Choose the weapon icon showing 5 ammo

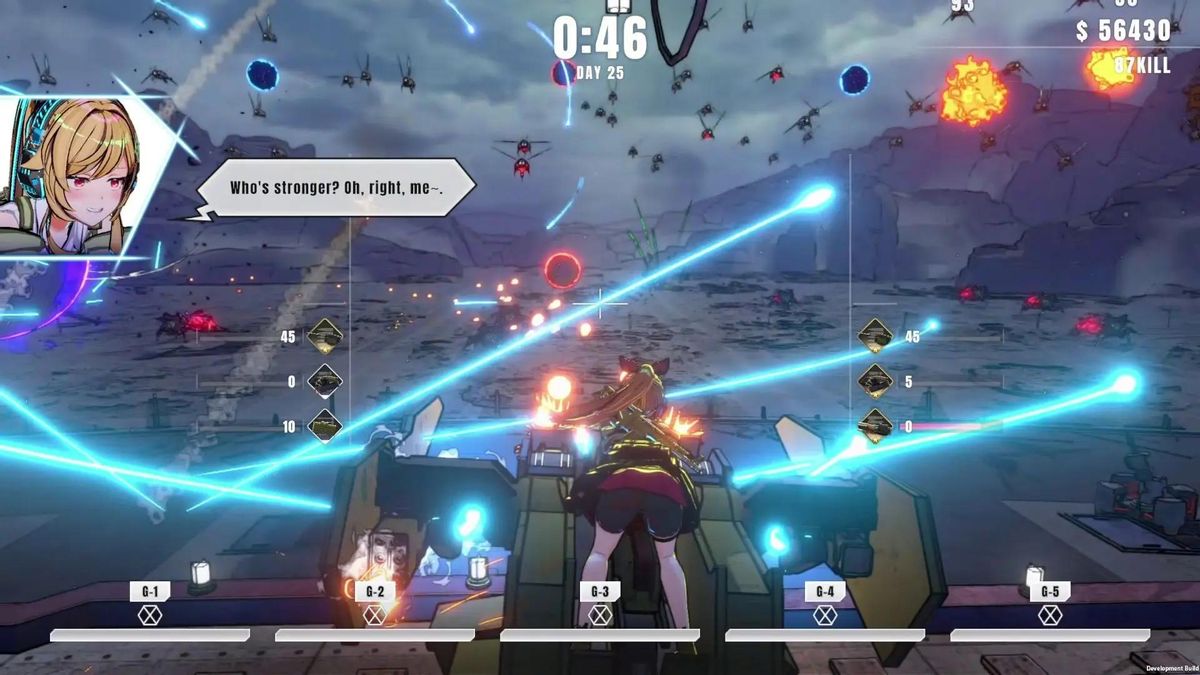click(875, 381)
